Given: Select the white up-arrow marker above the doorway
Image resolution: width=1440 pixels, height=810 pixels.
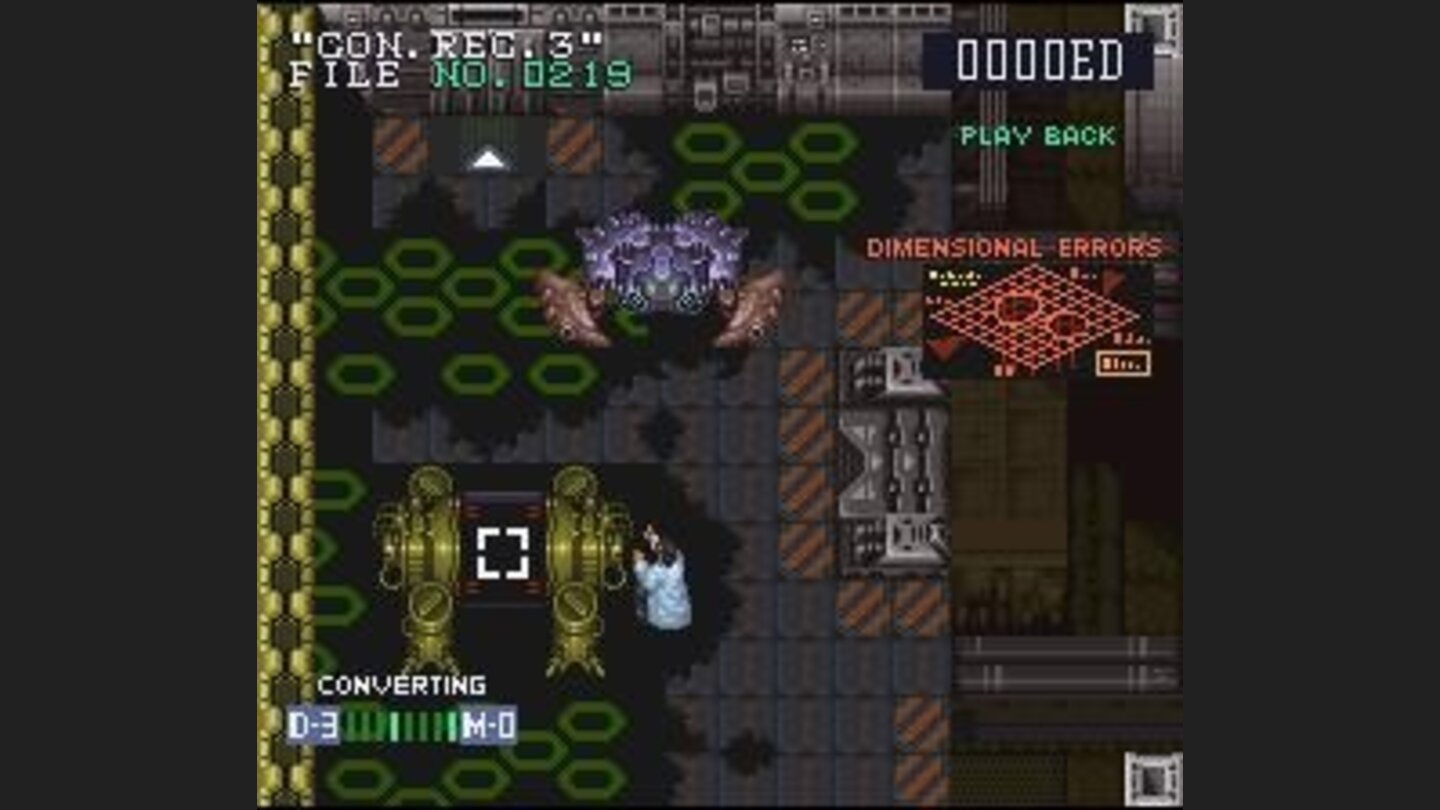Looking at the screenshot, I should (x=487, y=157).
